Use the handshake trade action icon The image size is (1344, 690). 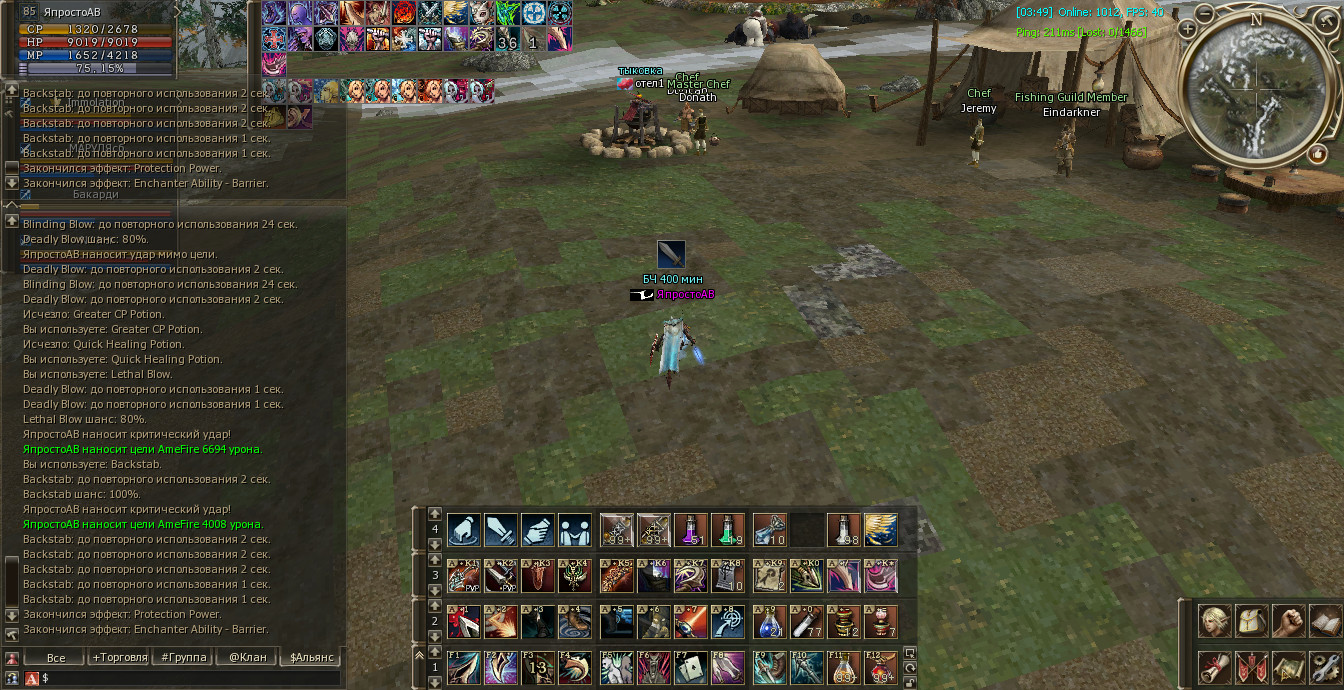click(537, 530)
